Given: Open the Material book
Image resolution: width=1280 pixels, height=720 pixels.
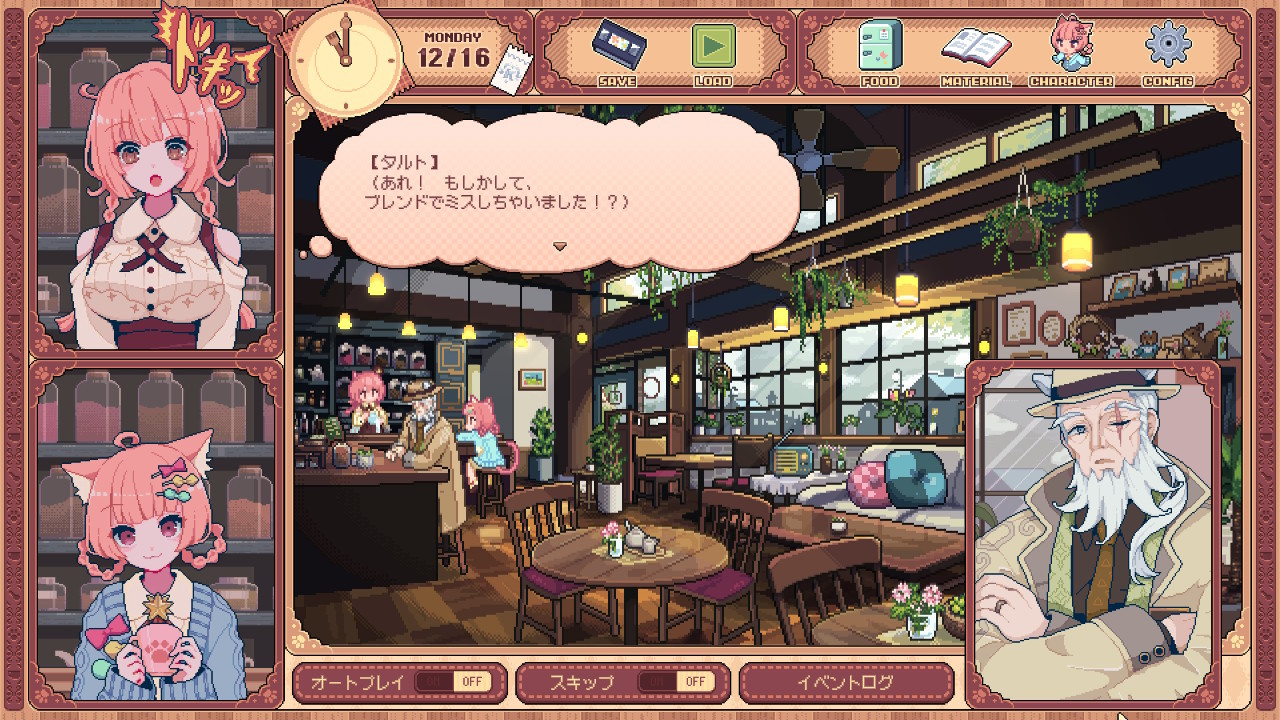Looking at the screenshot, I should 975,52.
